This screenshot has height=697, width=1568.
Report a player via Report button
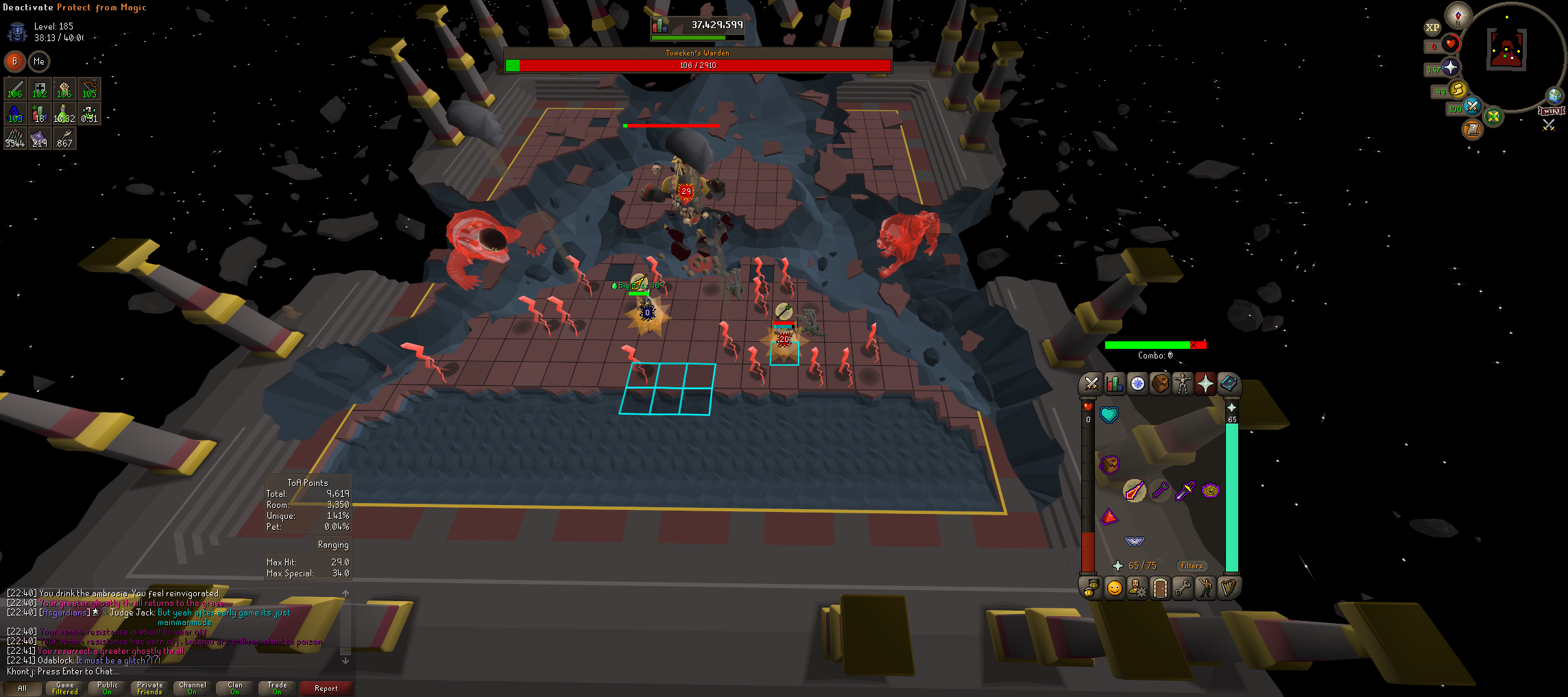326,688
